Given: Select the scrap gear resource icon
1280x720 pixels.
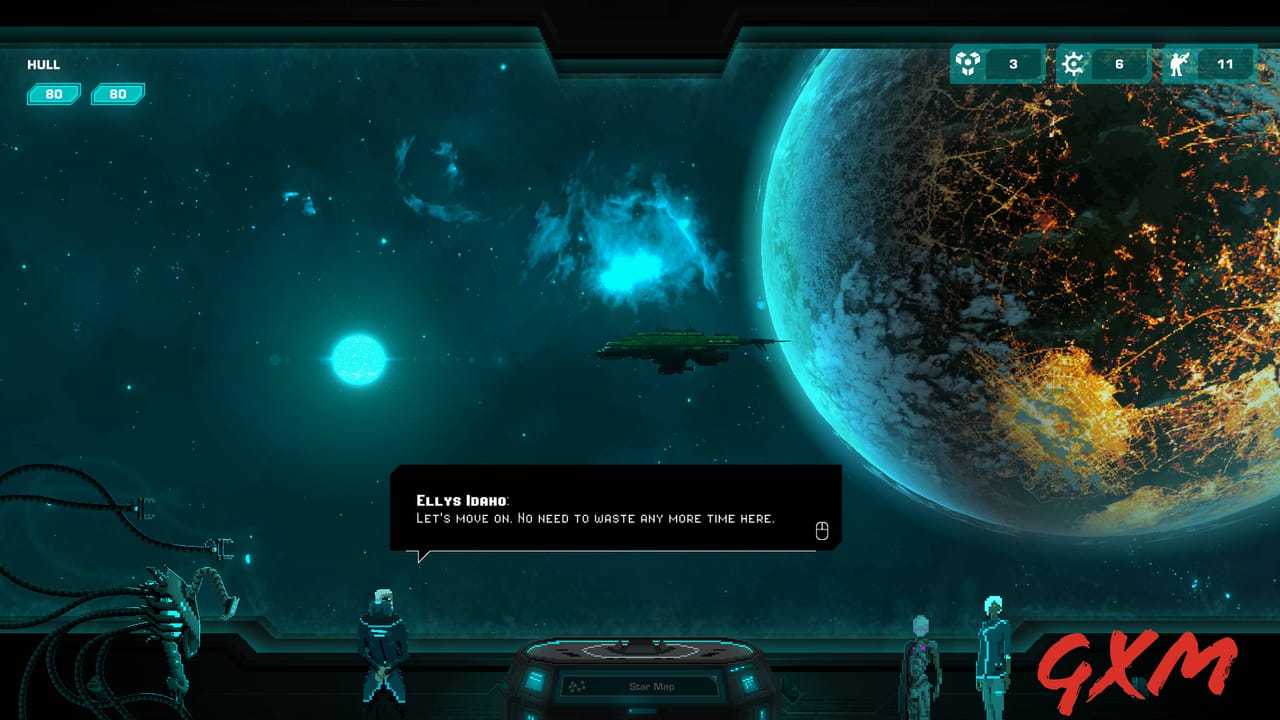Looking at the screenshot, I should pyautogui.click(x=1072, y=62).
